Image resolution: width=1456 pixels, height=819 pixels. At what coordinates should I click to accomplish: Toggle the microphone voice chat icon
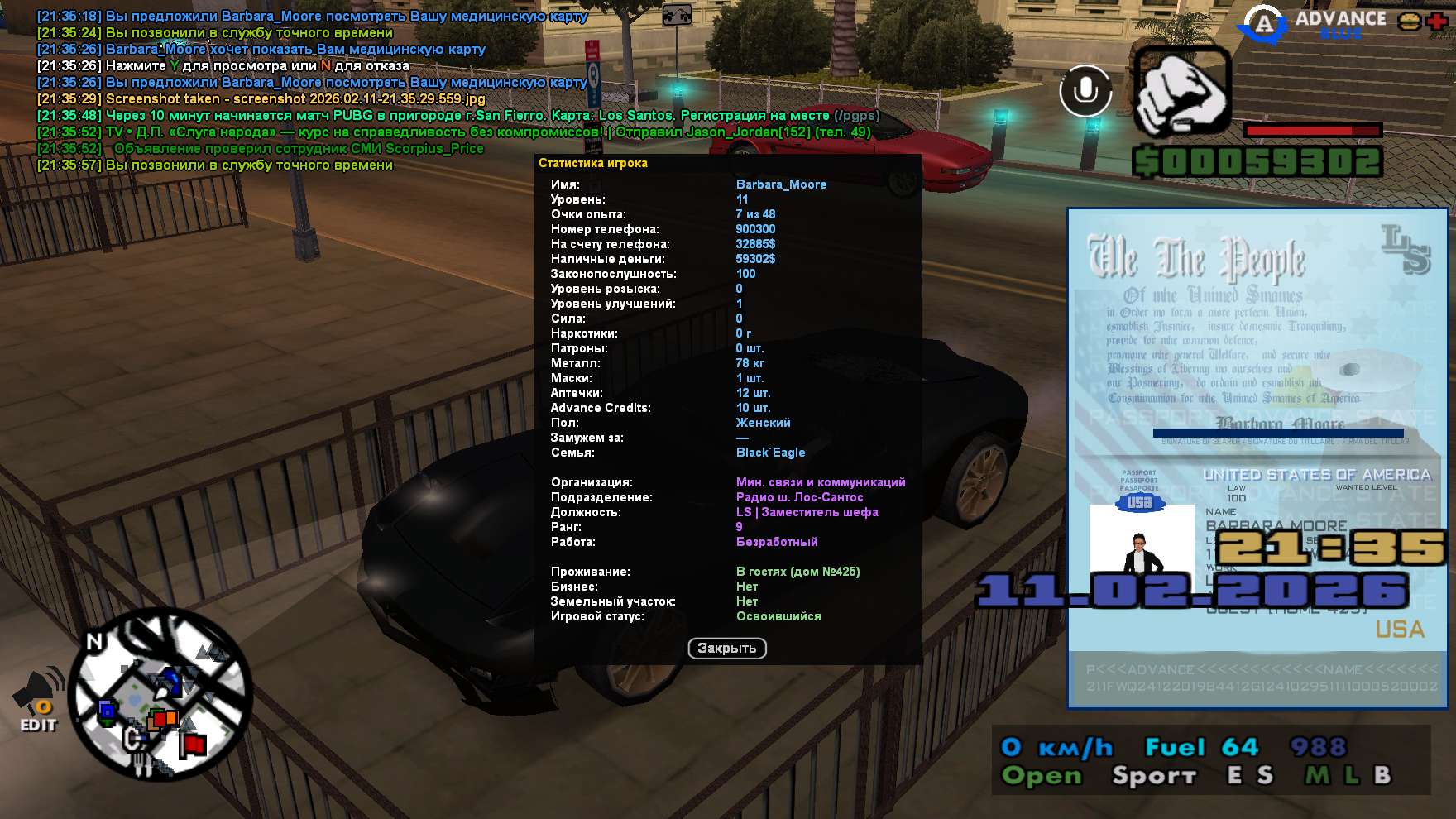pyautogui.click(x=1085, y=90)
